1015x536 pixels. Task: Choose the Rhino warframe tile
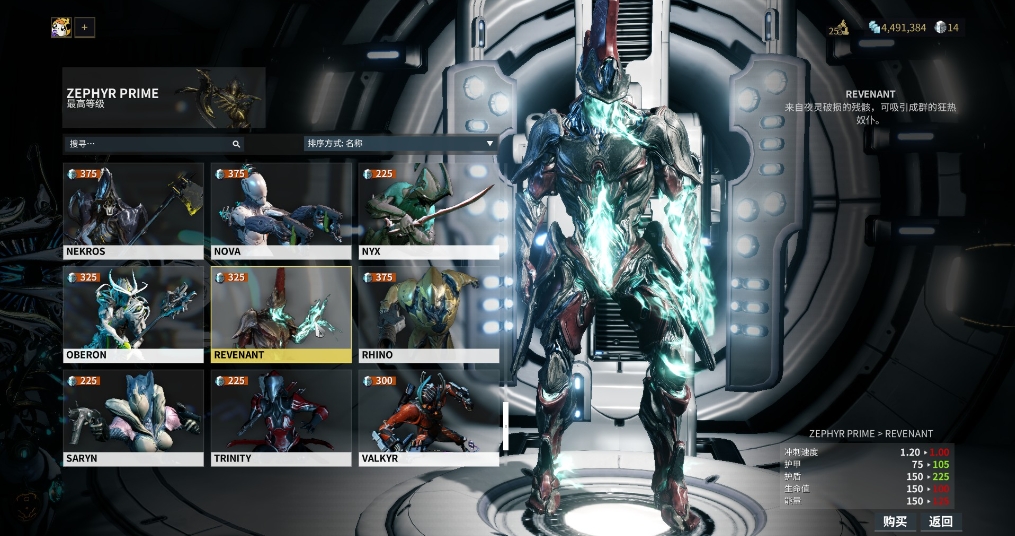pyautogui.click(x=428, y=314)
